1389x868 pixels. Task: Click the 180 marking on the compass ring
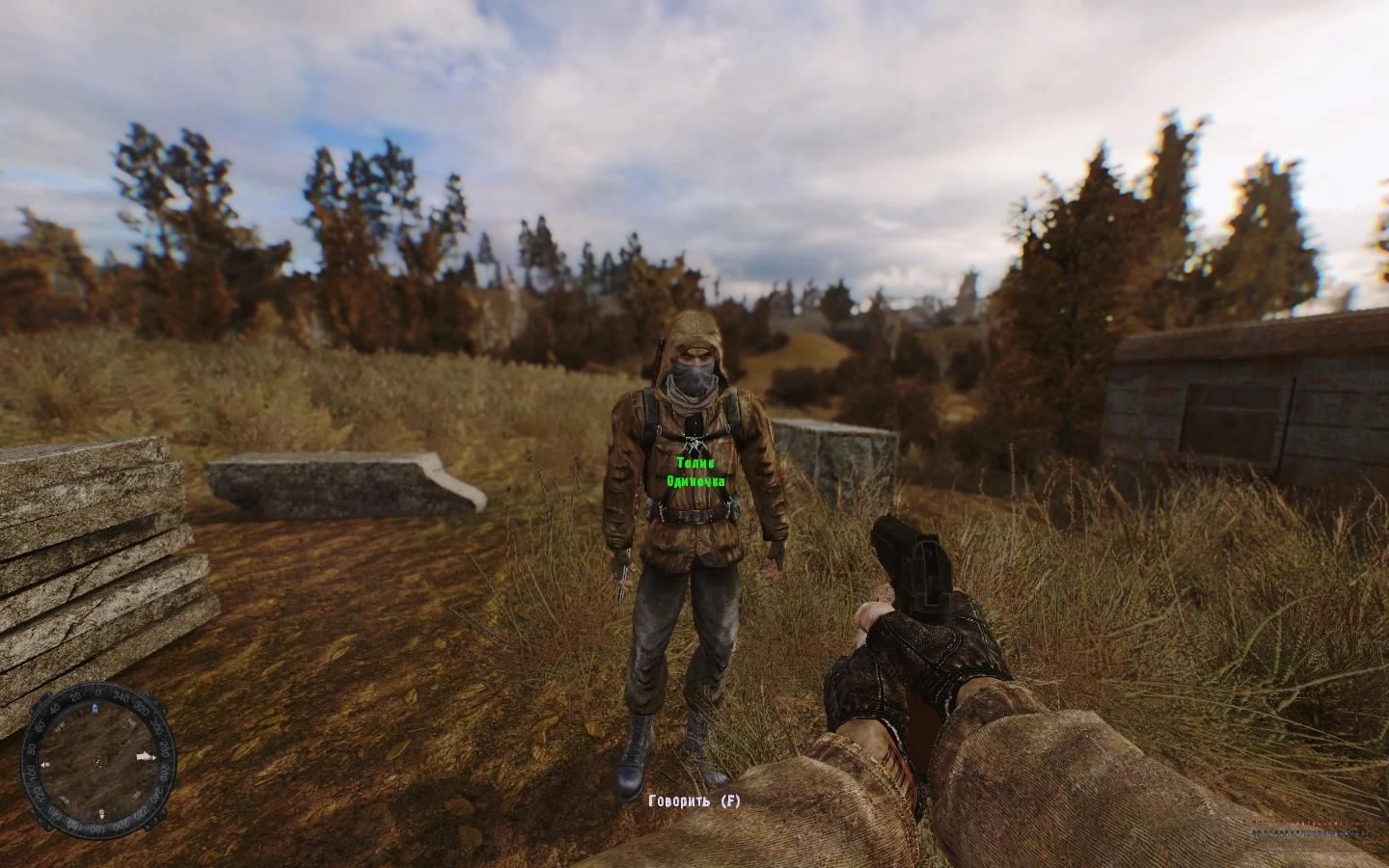[x=97, y=827]
